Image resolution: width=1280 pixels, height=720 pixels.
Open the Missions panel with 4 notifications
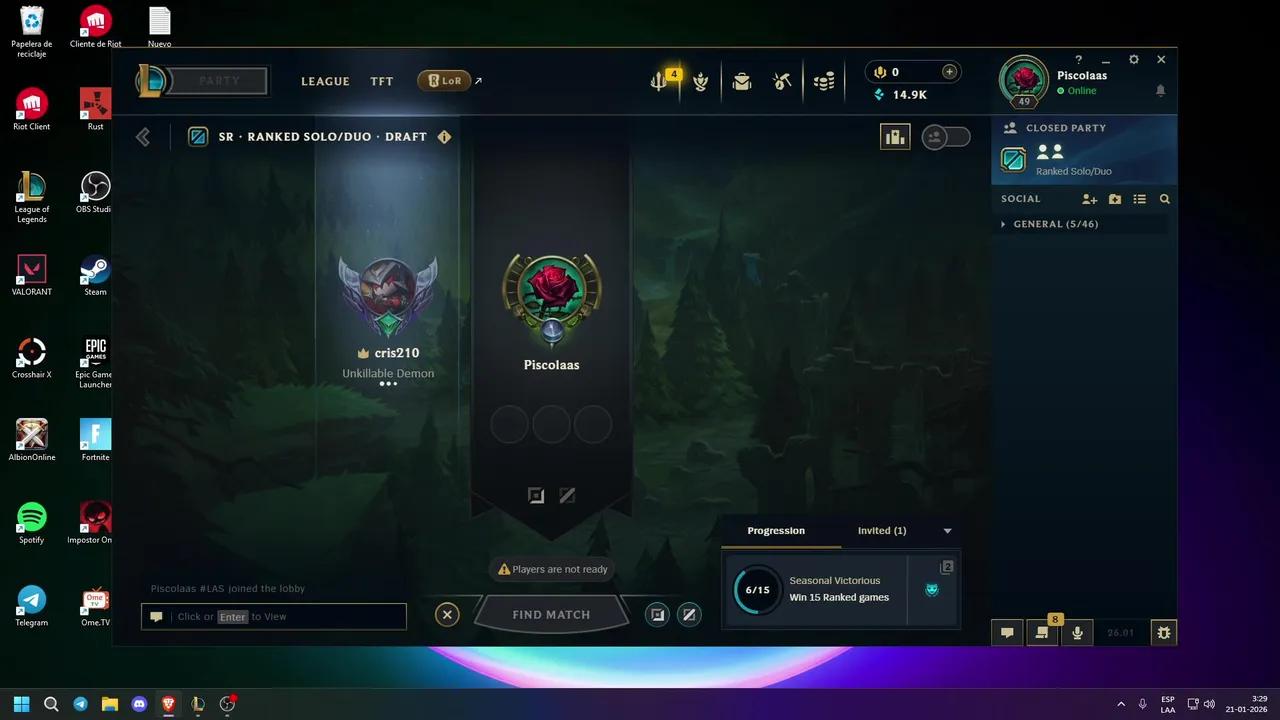(x=660, y=78)
